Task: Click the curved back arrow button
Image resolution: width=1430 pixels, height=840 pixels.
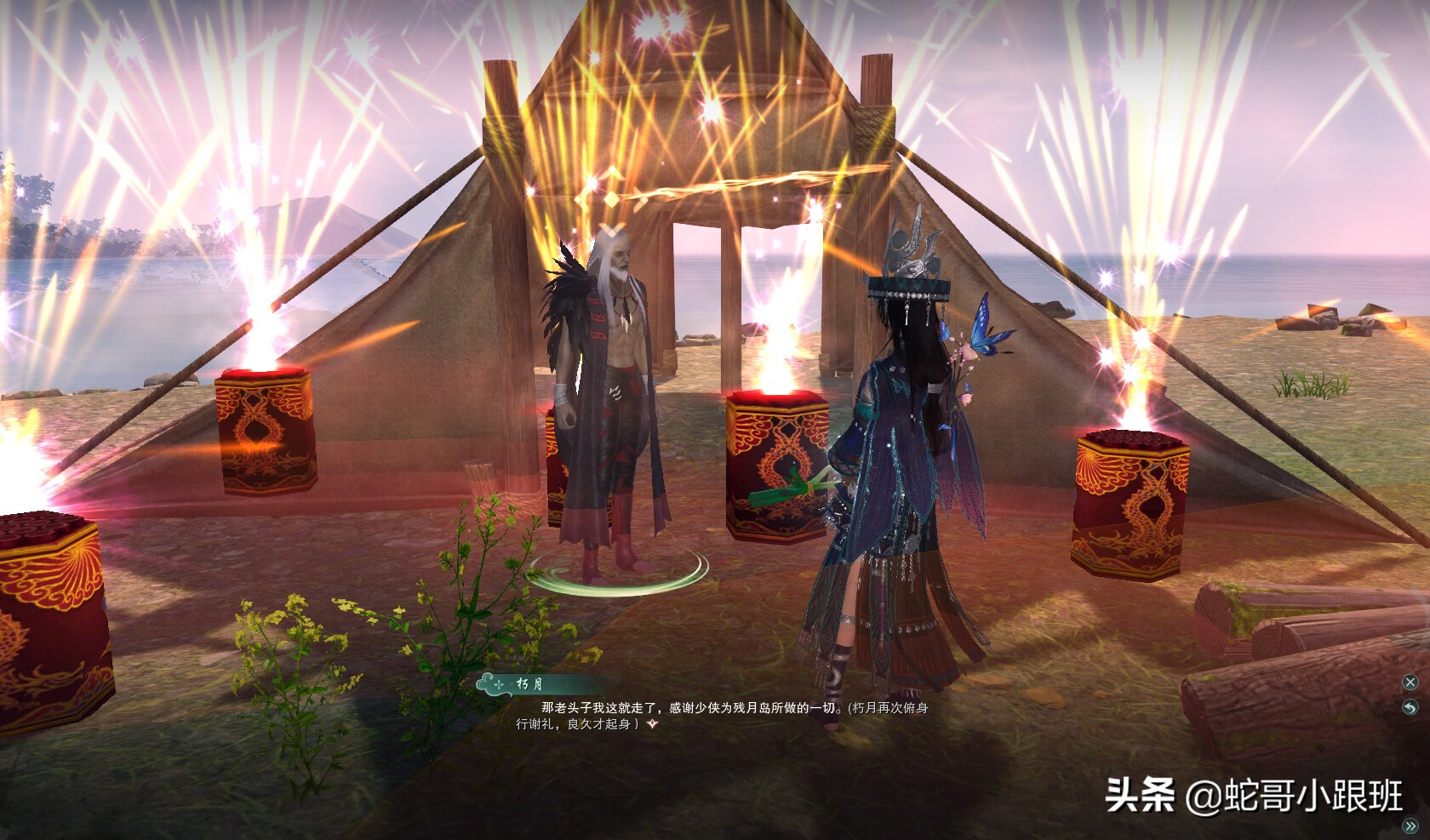Action: pos(1410,708)
